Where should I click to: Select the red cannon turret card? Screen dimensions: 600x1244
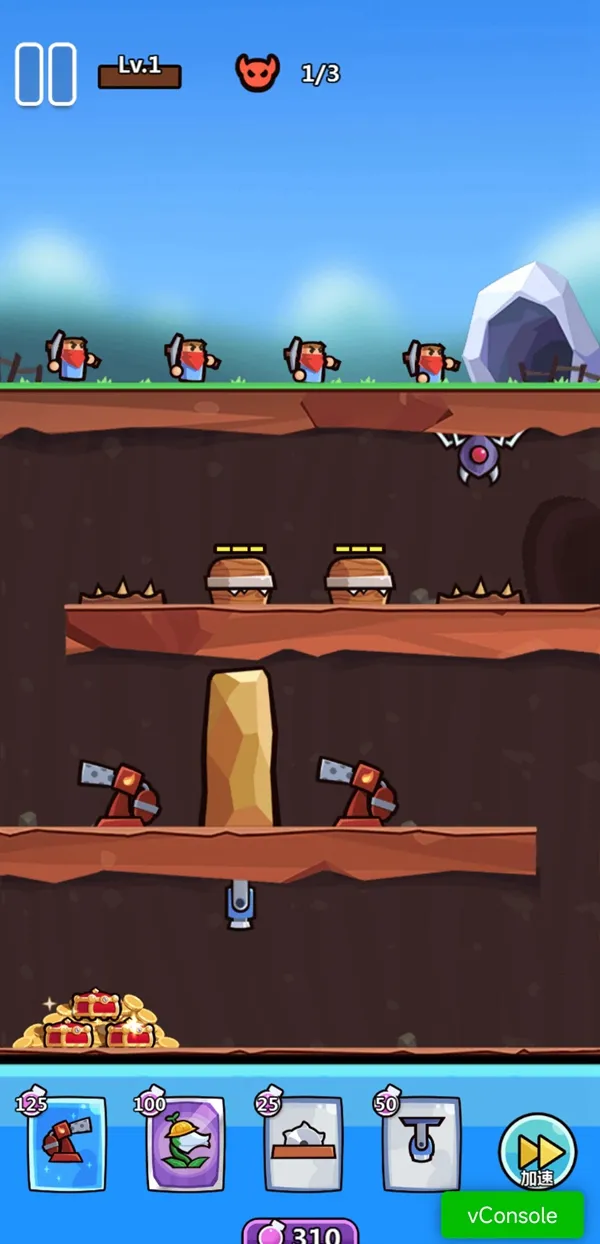click(67, 1143)
